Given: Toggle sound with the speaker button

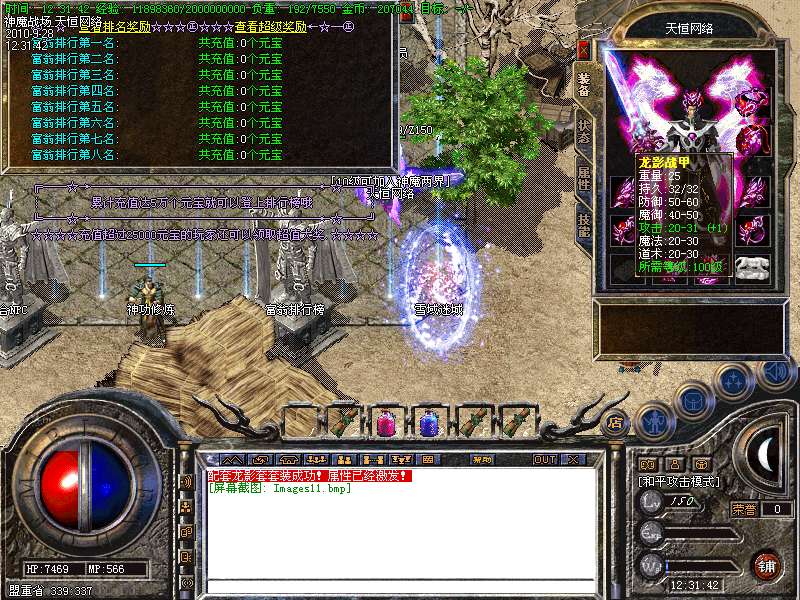Looking at the screenshot, I should 773,373.
